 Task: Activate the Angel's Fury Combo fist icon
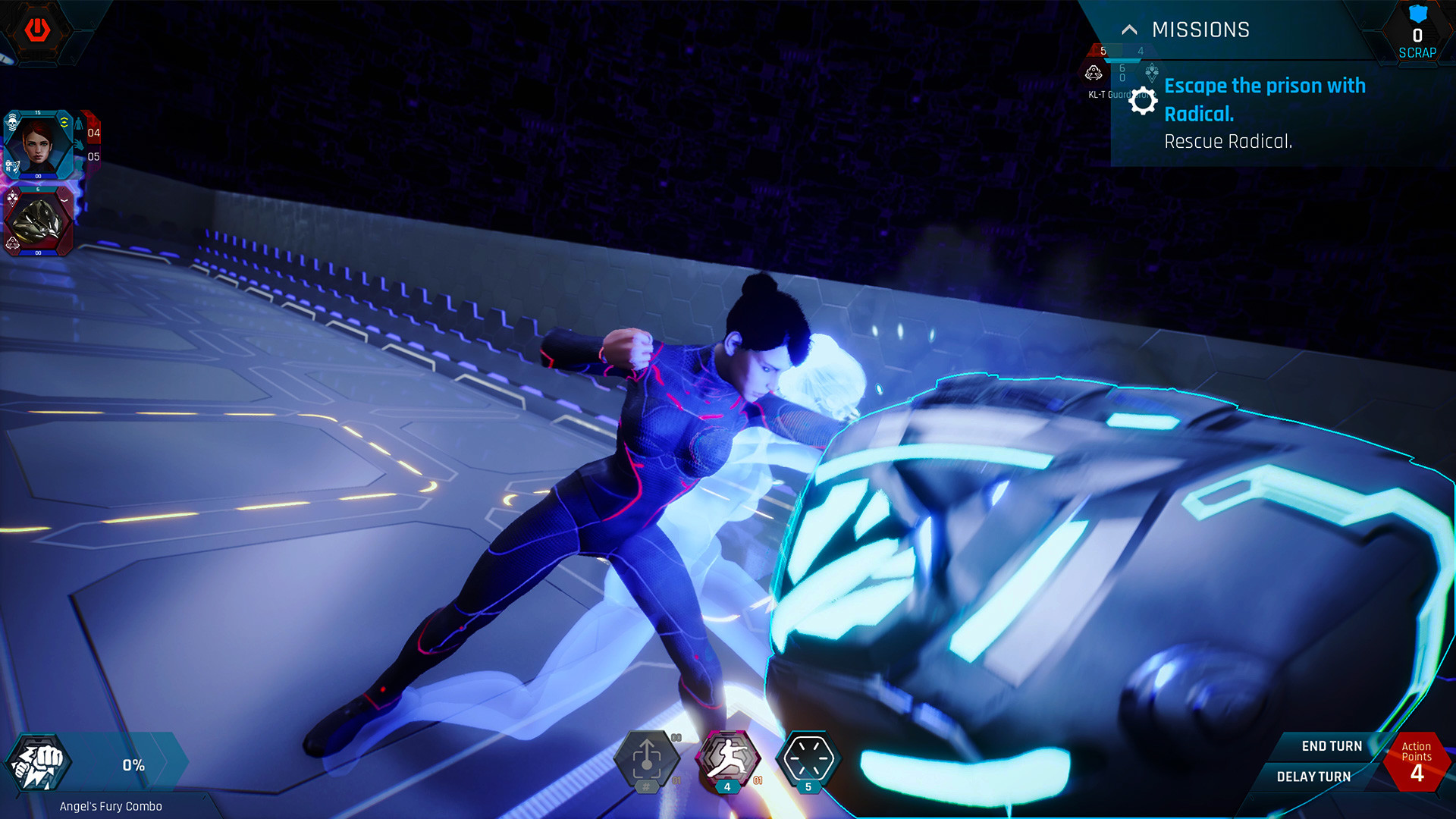click(x=38, y=764)
